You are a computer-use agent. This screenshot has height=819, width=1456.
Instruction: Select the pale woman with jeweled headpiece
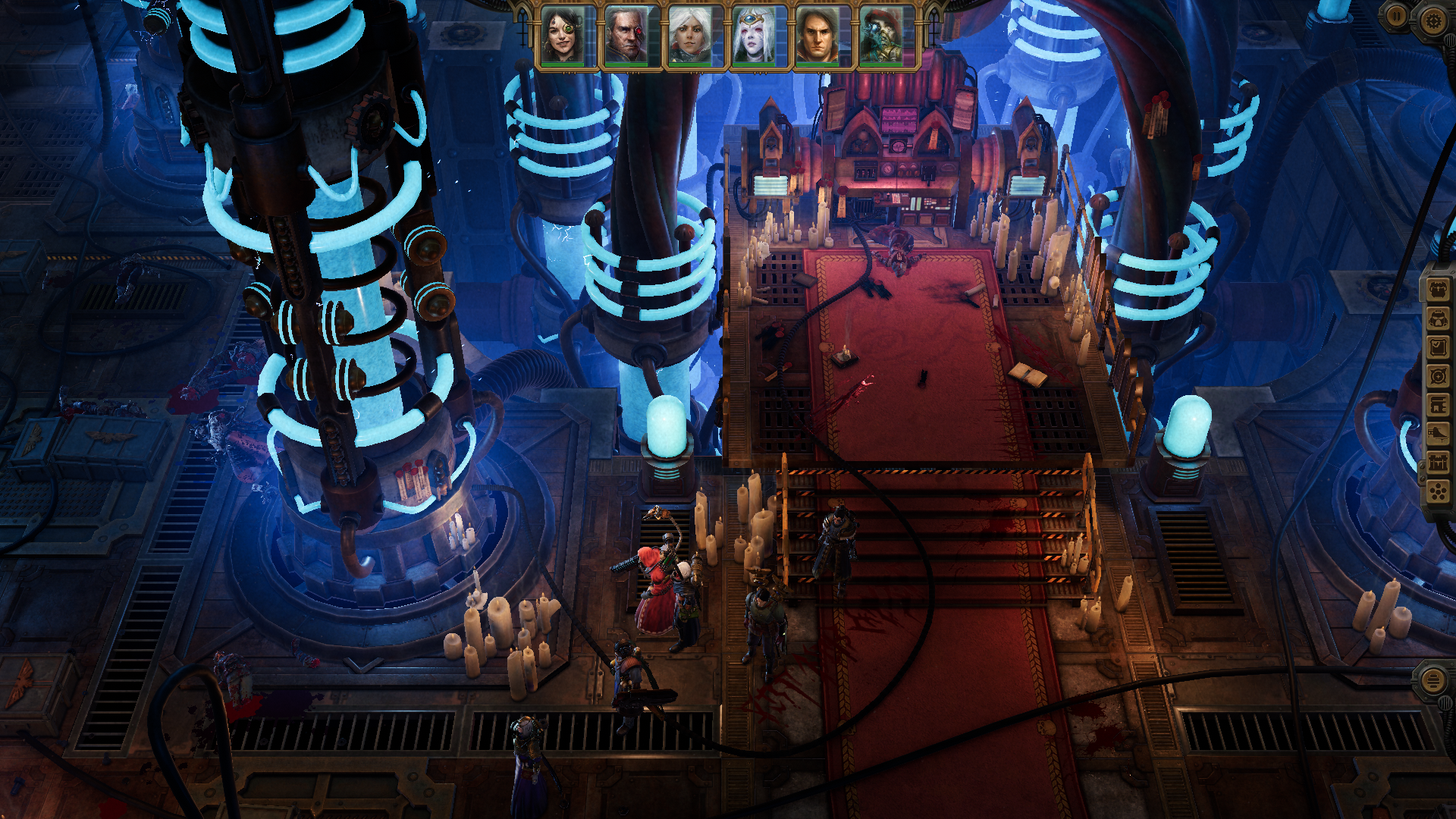click(x=753, y=36)
